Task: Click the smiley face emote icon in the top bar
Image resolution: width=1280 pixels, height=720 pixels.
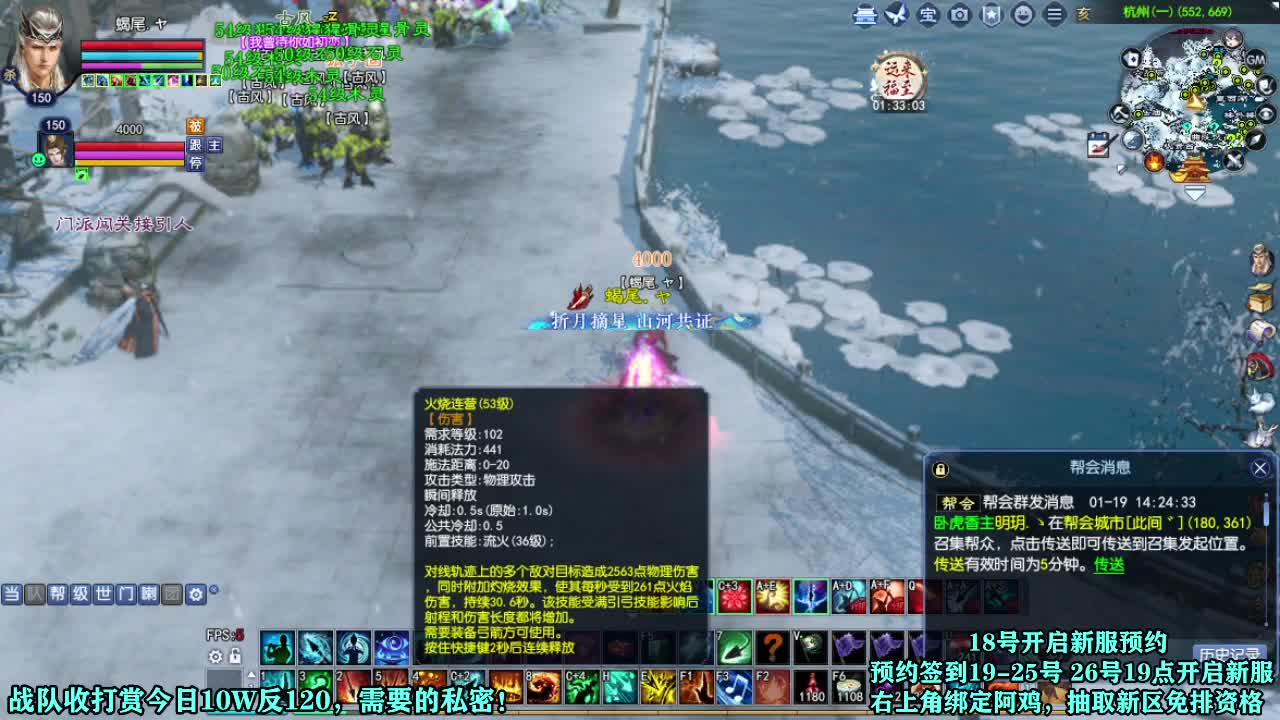Action: [x=1021, y=16]
